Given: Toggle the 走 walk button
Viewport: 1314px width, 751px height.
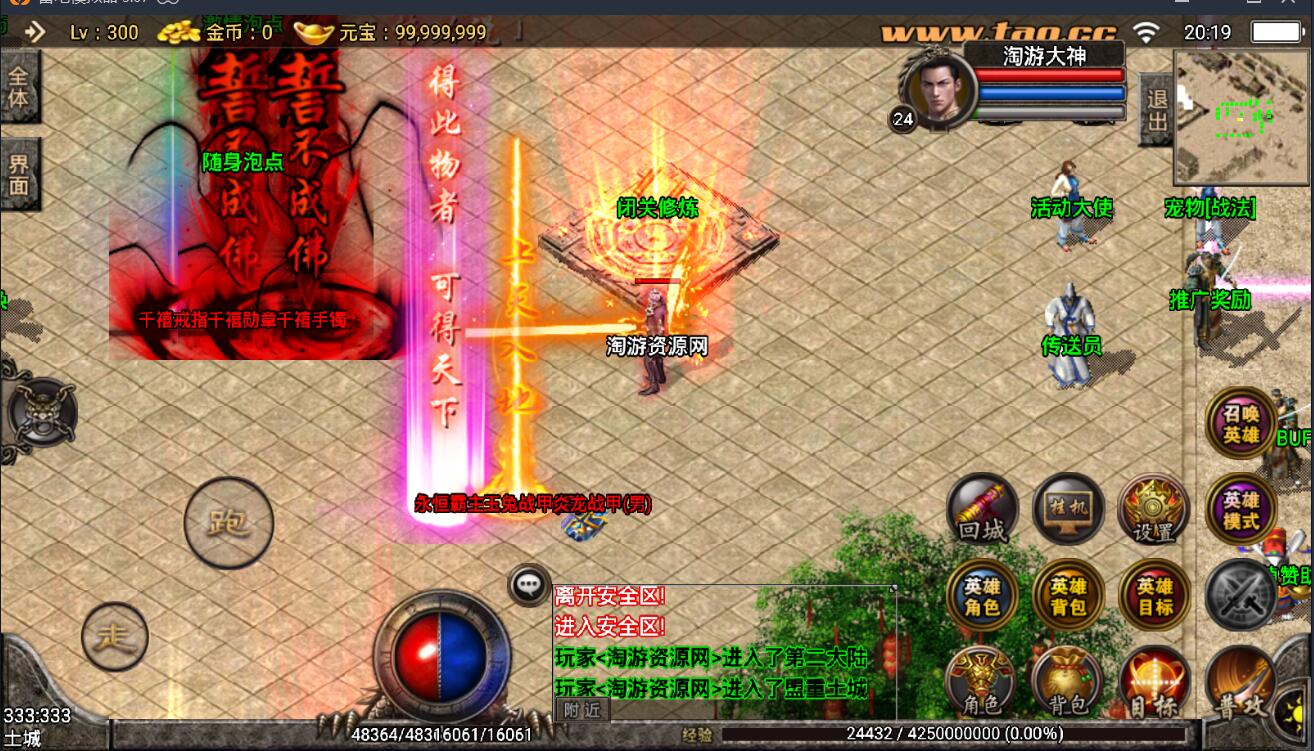Looking at the screenshot, I should pos(115,636).
